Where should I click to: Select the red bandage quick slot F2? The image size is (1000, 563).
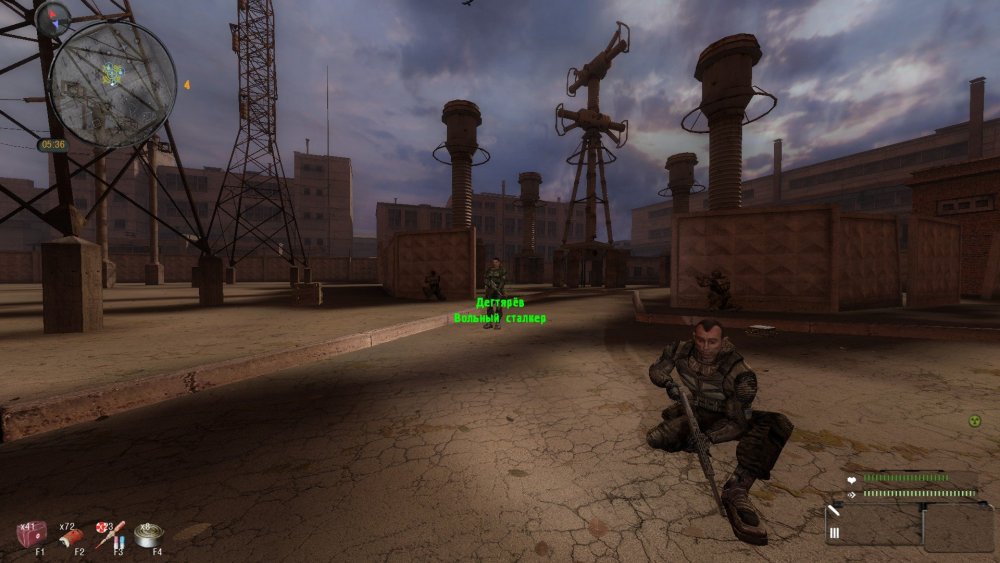[x=70, y=537]
